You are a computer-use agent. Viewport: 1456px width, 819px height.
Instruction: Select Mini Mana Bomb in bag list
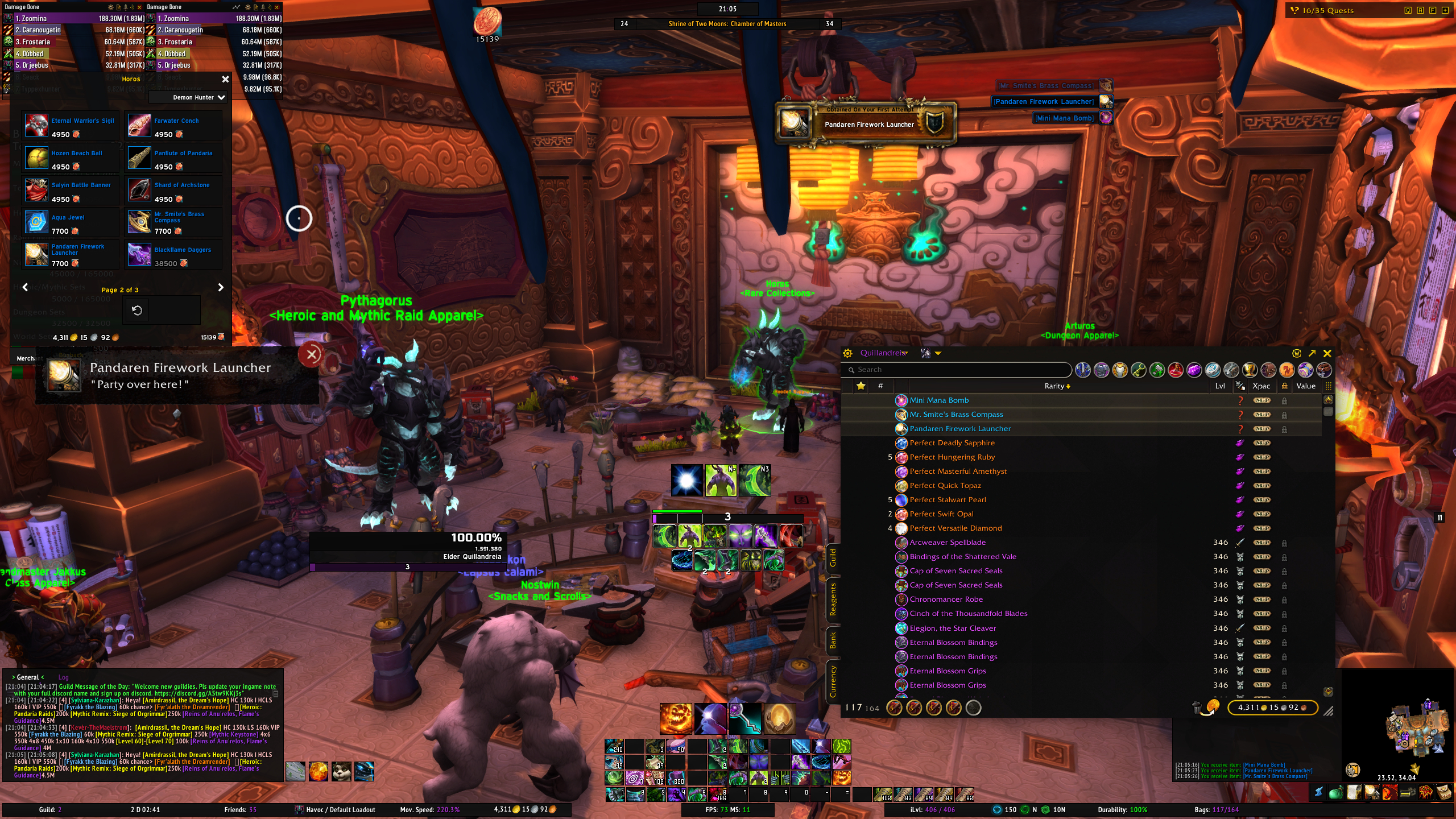click(939, 400)
